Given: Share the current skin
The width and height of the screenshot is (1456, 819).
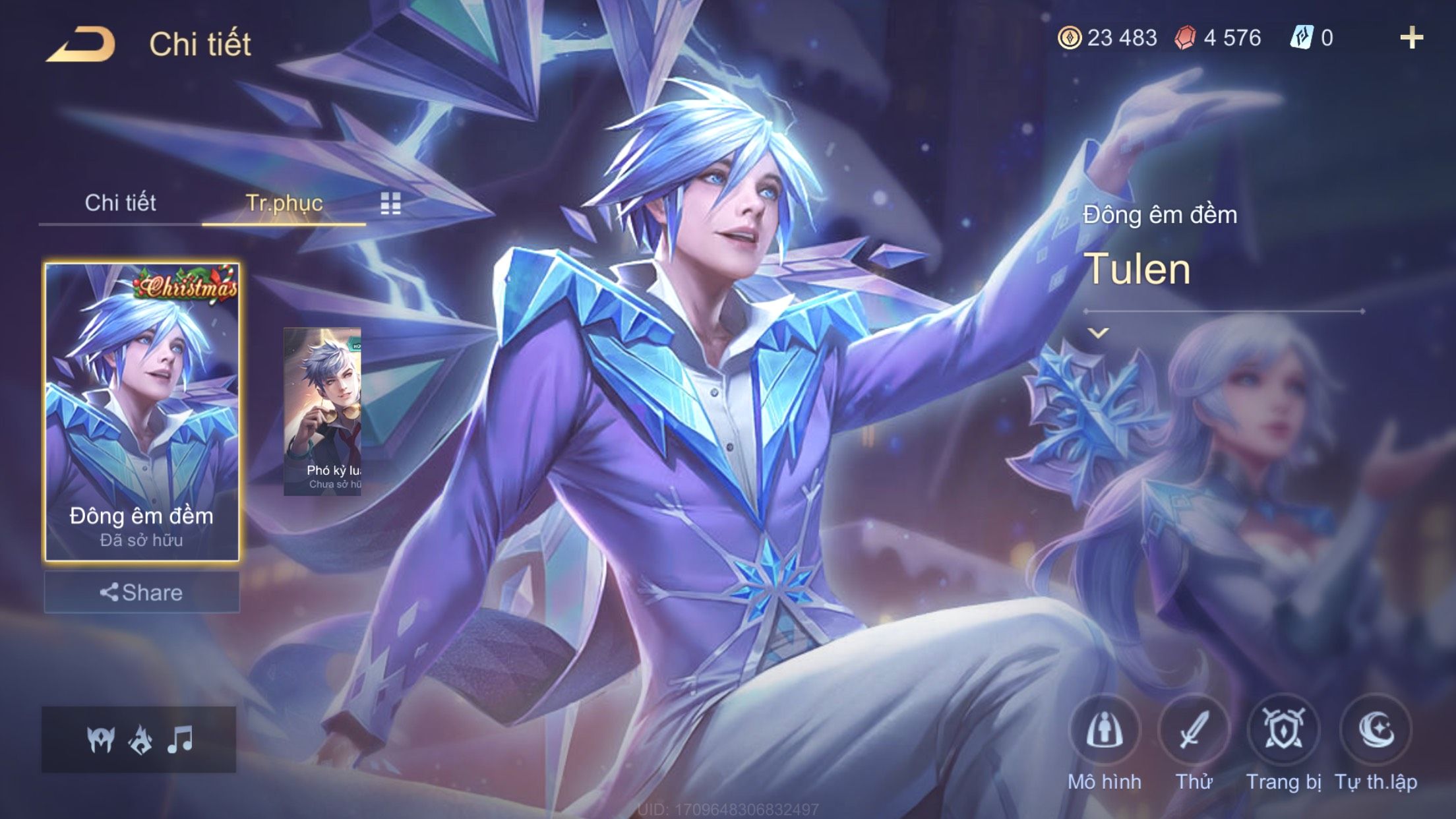Looking at the screenshot, I should pyautogui.click(x=142, y=592).
